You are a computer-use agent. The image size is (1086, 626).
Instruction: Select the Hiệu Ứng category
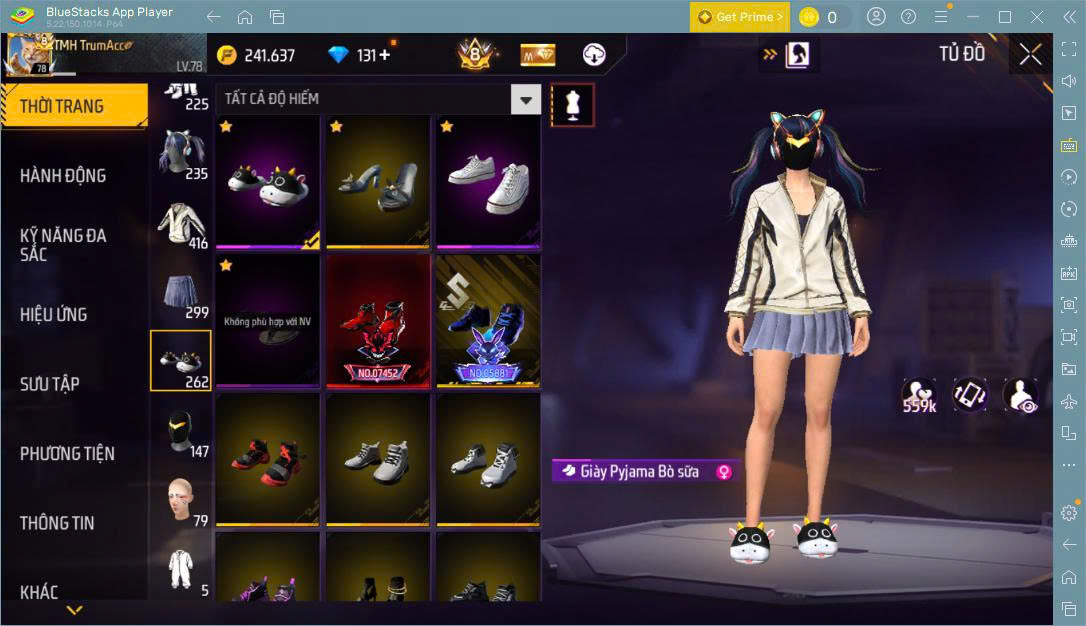(x=54, y=314)
